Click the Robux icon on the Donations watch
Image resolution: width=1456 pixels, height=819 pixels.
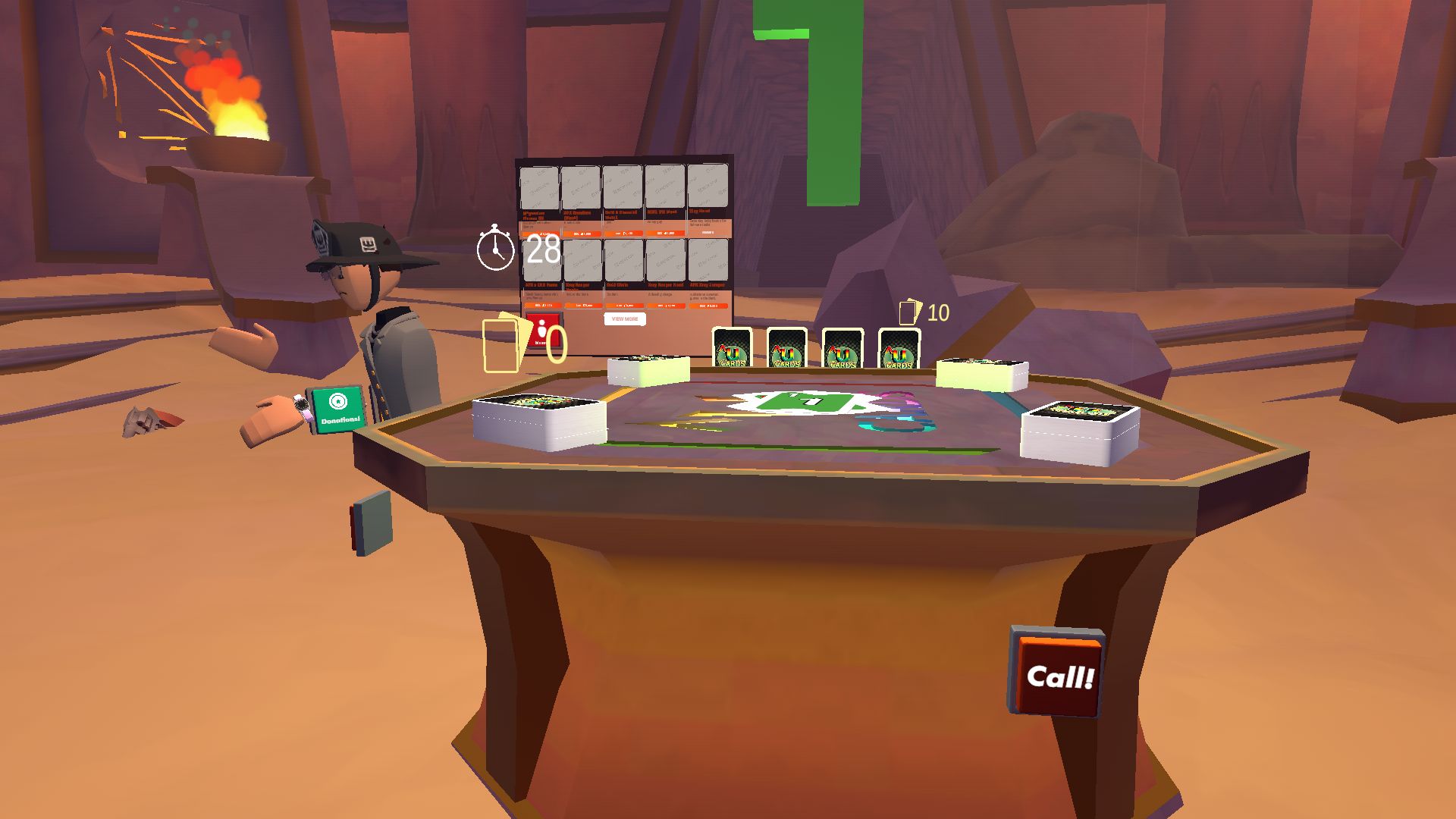pyautogui.click(x=338, y=400)
